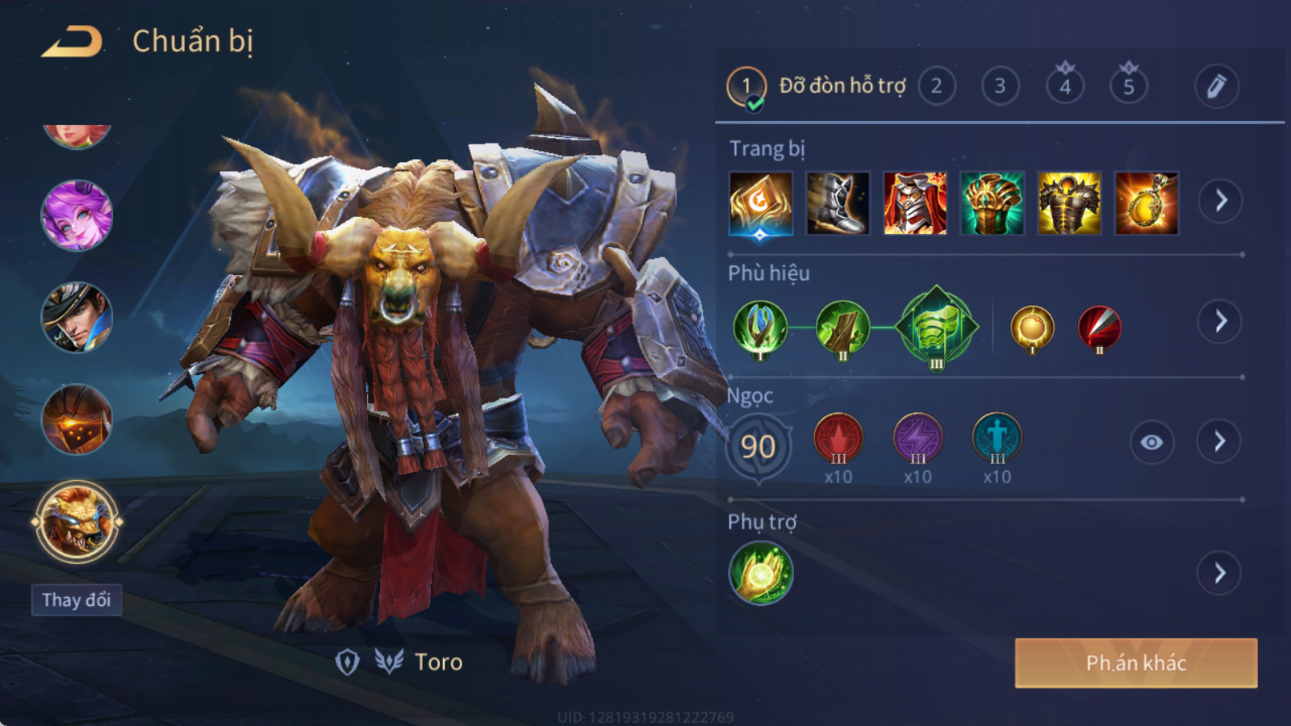Select the red tier III gem
Image resolution: width=1291 pixels, height=726 pixels.
click(838, 439)
